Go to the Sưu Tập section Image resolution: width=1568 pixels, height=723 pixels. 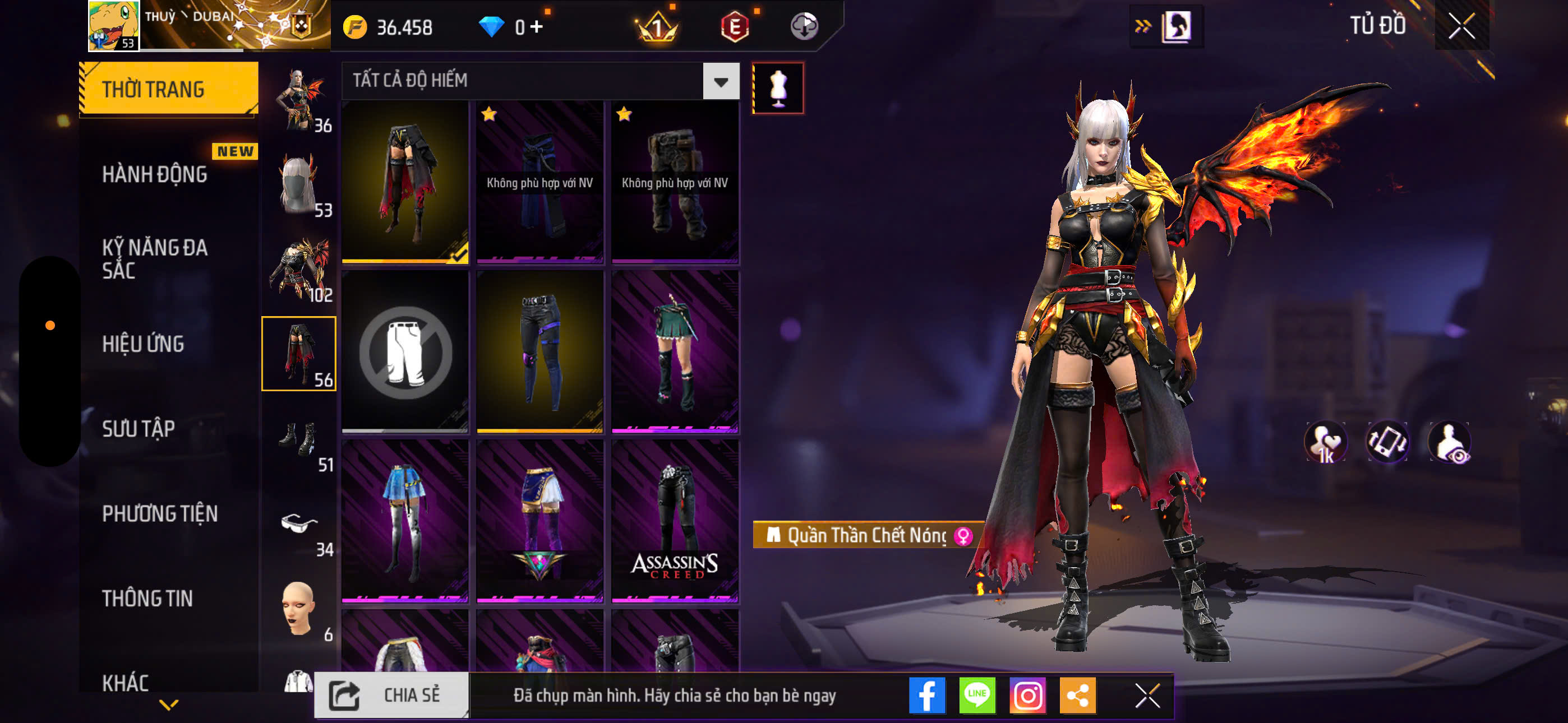click(x=138, y=428)
